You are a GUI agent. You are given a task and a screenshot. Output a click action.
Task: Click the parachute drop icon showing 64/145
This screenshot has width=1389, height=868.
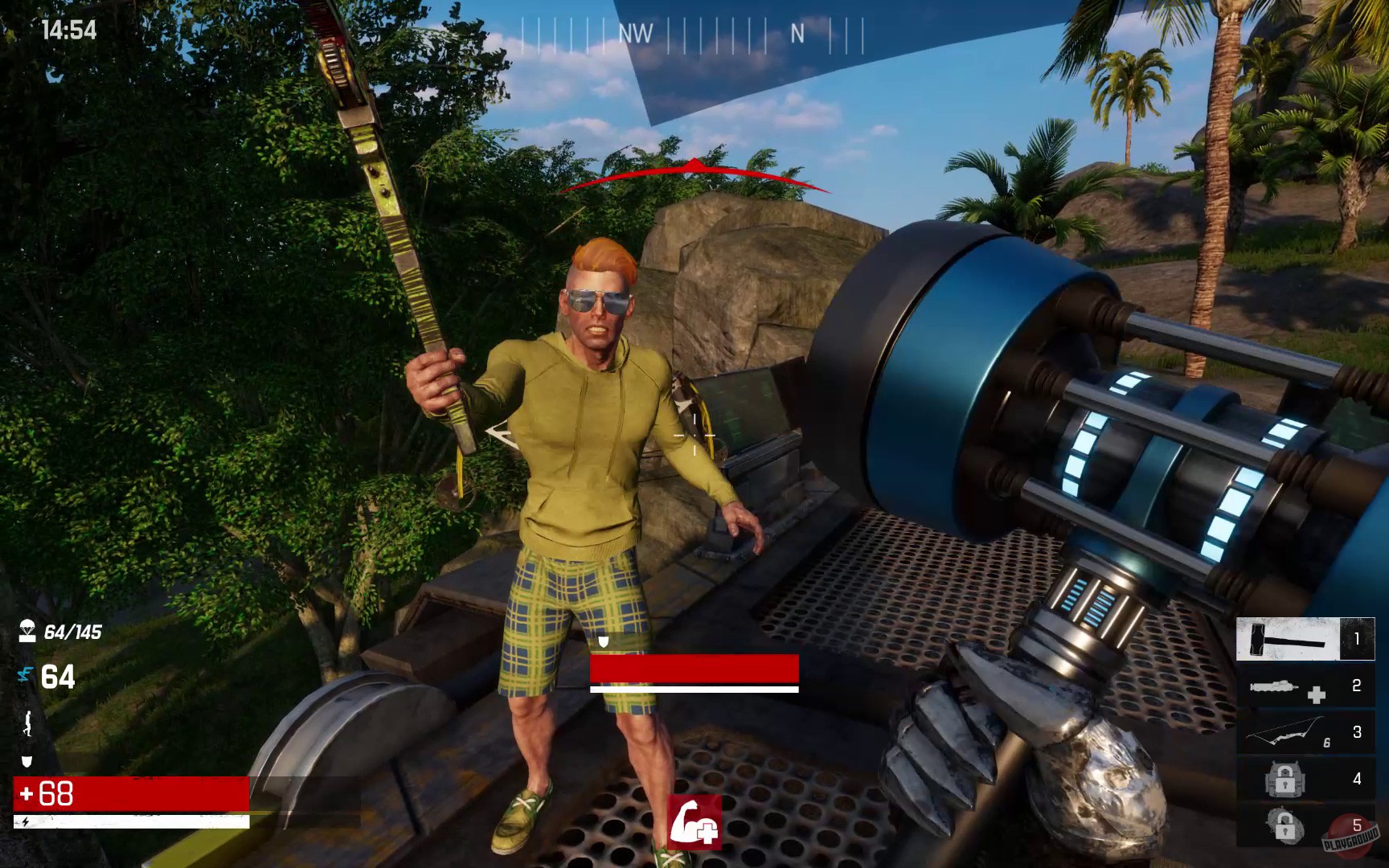[28, 631]
